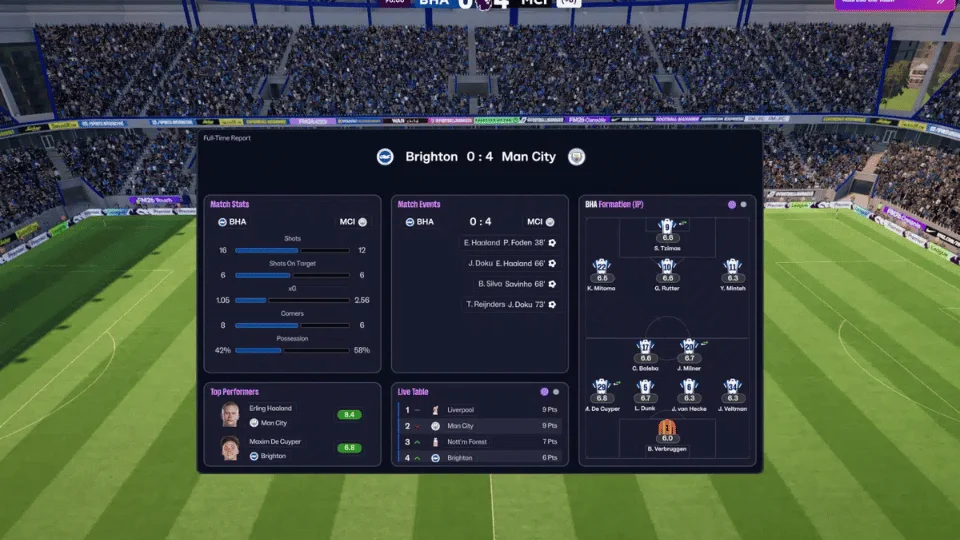Choose J. Milner on the formation pitch

[x=688, y=348]
